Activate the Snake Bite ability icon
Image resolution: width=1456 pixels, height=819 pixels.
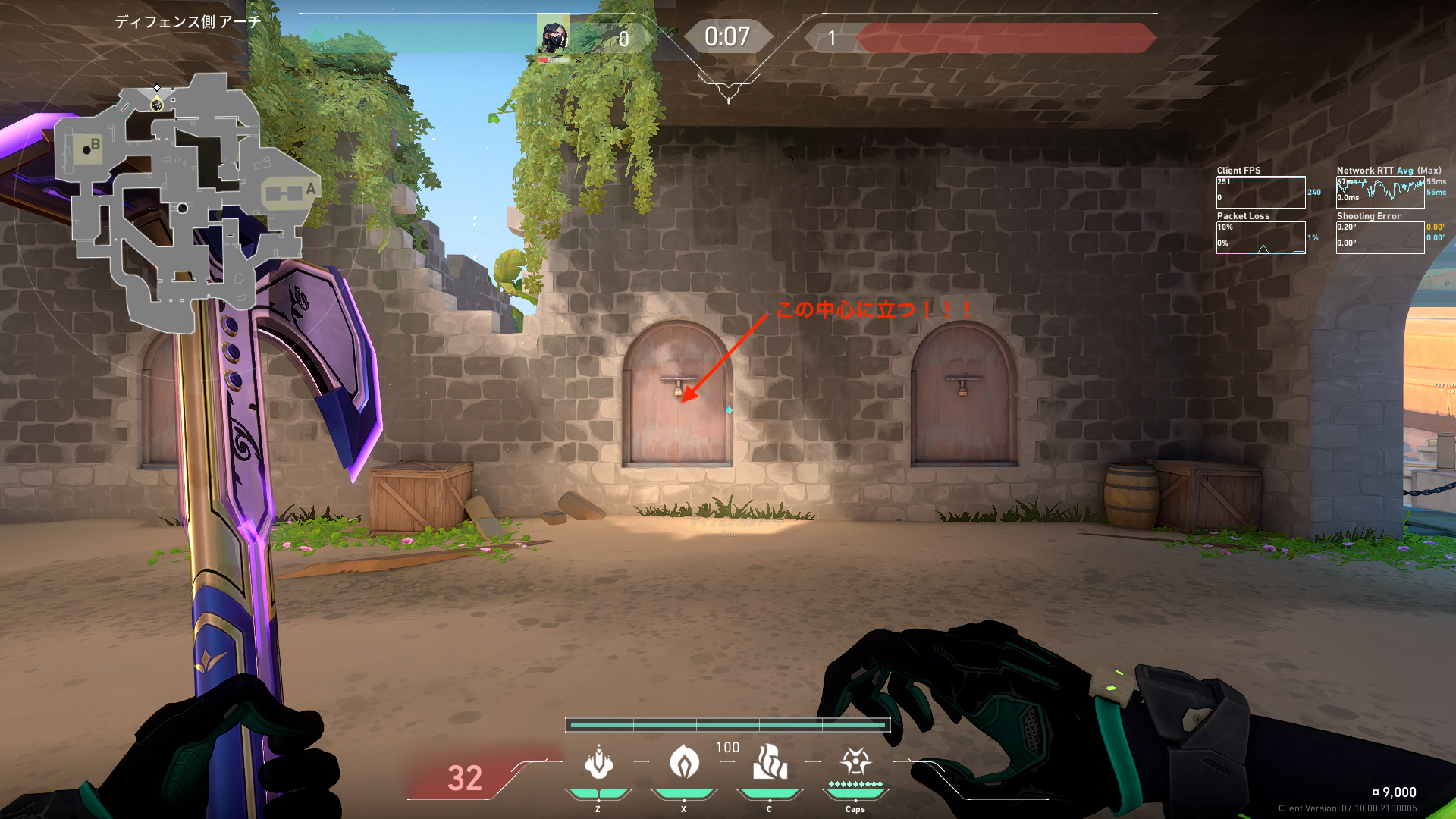coord(598,763)
